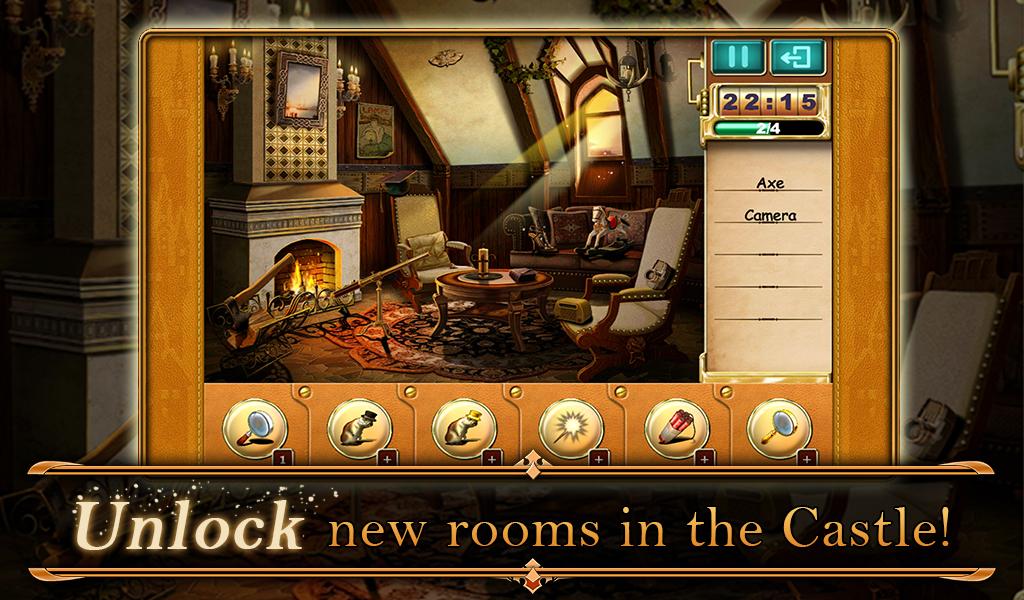The image size is (1024, 600).
Task: Use the dynamite bundle power-up
Action: coord(675,430)
